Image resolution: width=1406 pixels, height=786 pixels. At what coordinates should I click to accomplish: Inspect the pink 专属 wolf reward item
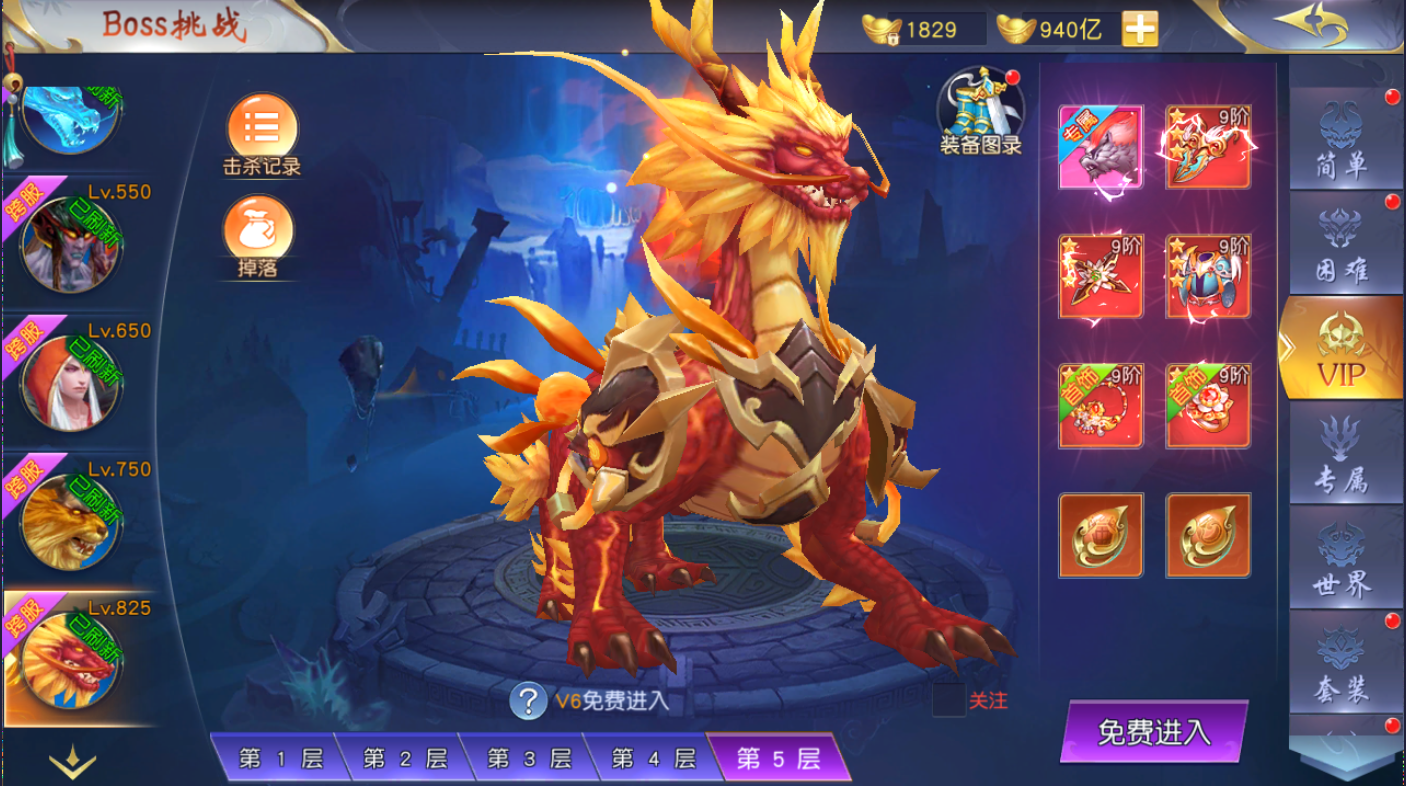click(x=1100, y=147)
